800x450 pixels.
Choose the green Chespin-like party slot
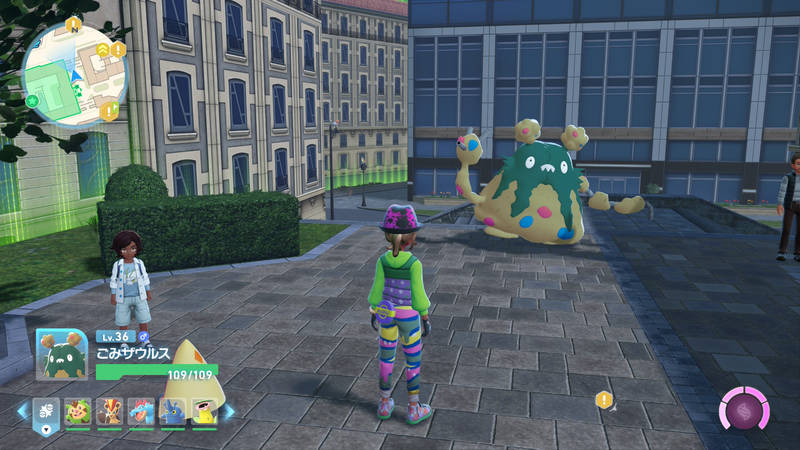point(78,410)
